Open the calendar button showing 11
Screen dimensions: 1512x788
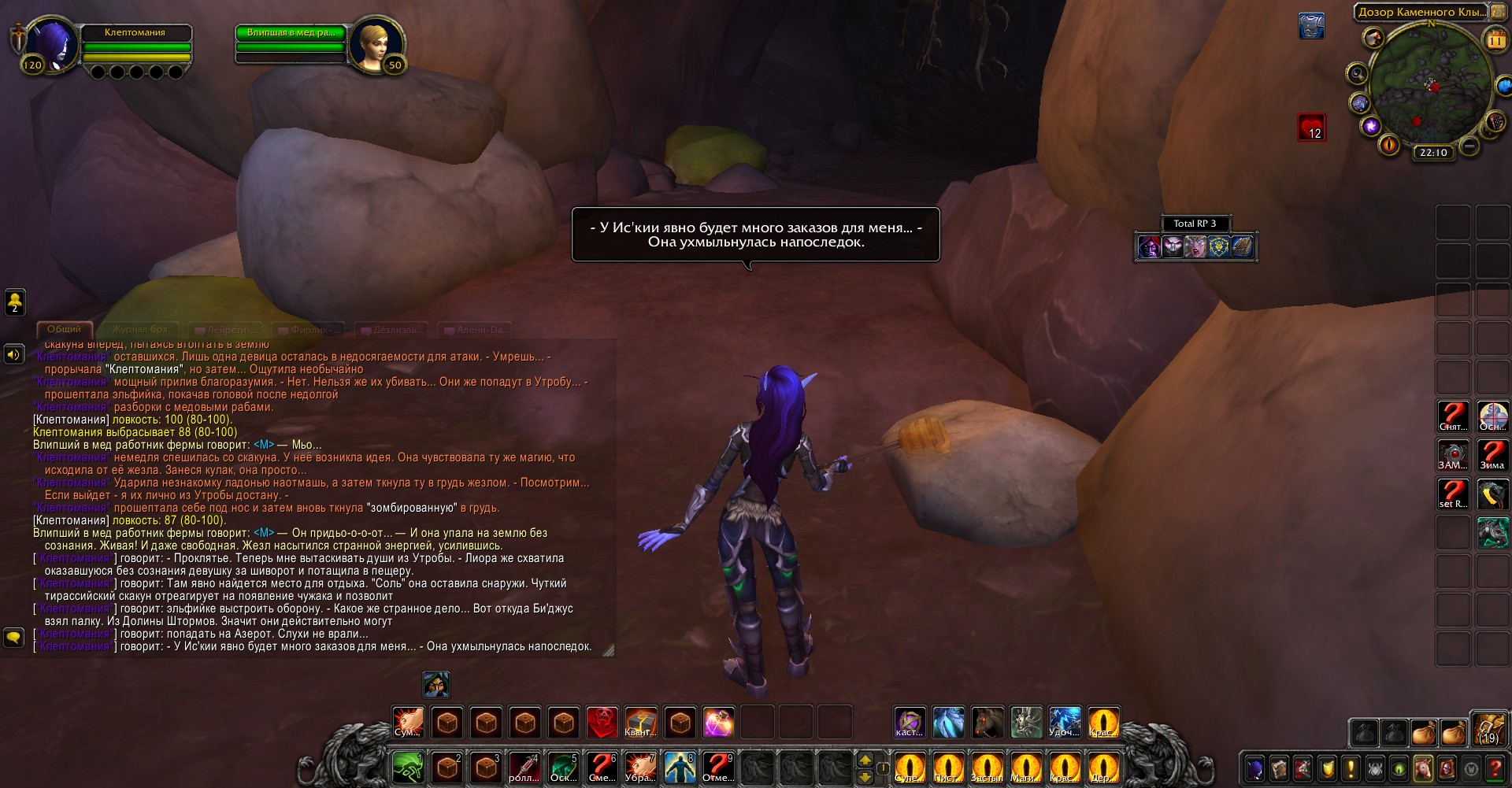(1494, 38)
